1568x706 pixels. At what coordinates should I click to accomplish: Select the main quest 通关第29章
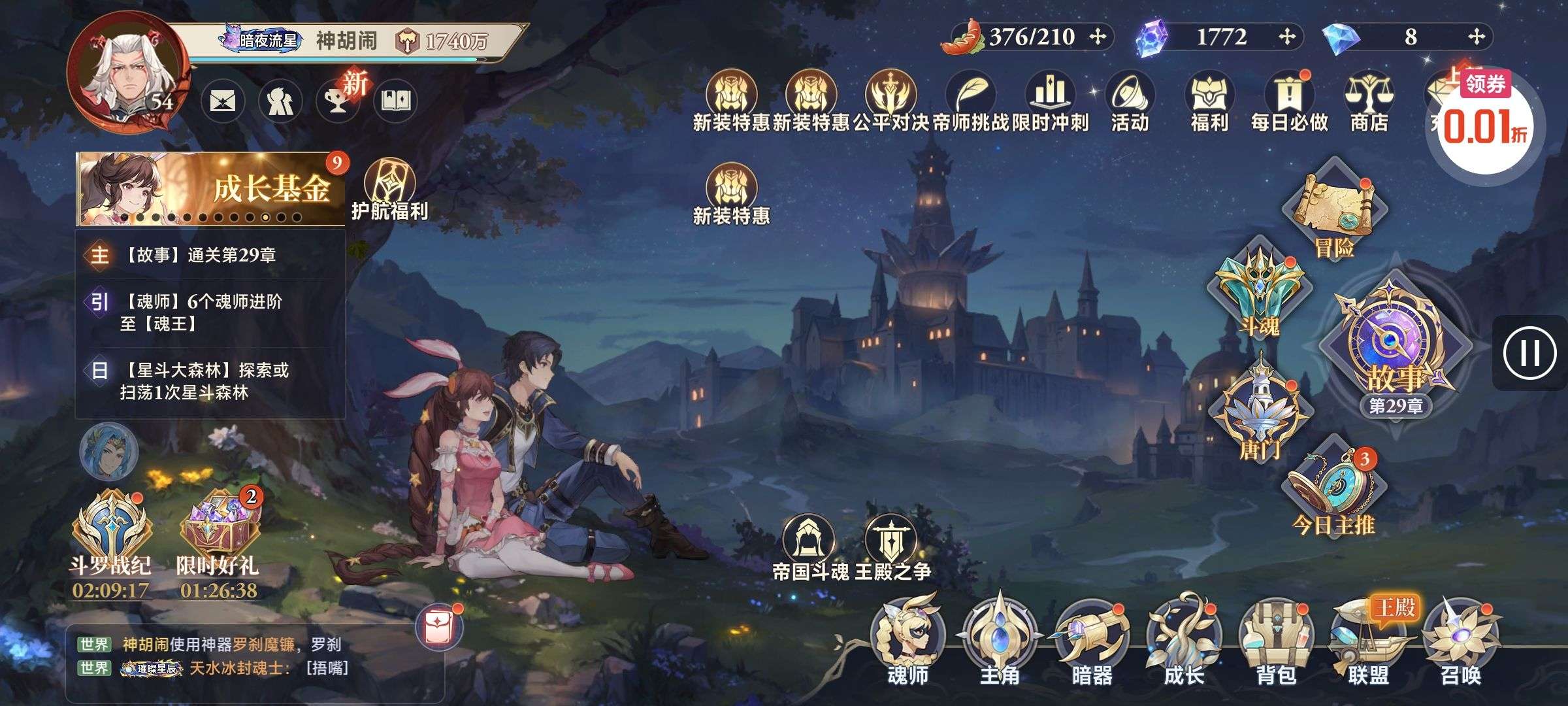pyautogui.click(x=210, y=255)
